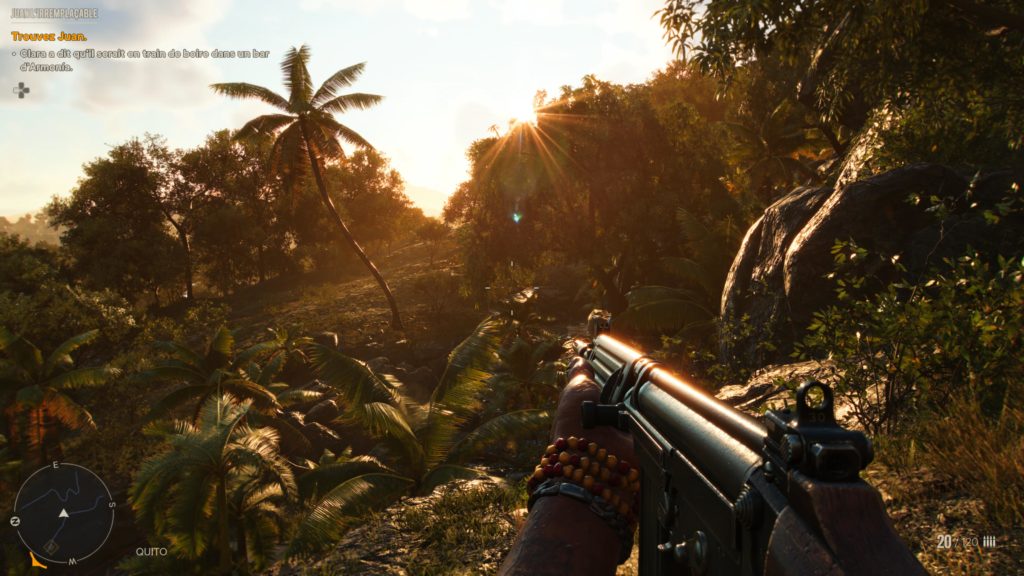This screenshot has height=576, width=1024.
Task: Click the yellow objective marker beside minimap
Action: click(x=38, y=561)
